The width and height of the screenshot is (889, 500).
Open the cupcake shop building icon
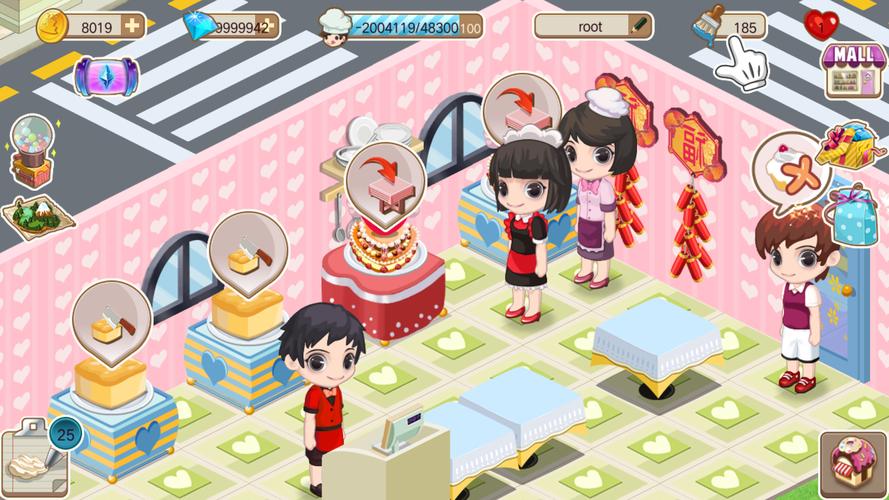tap(852, 463)
